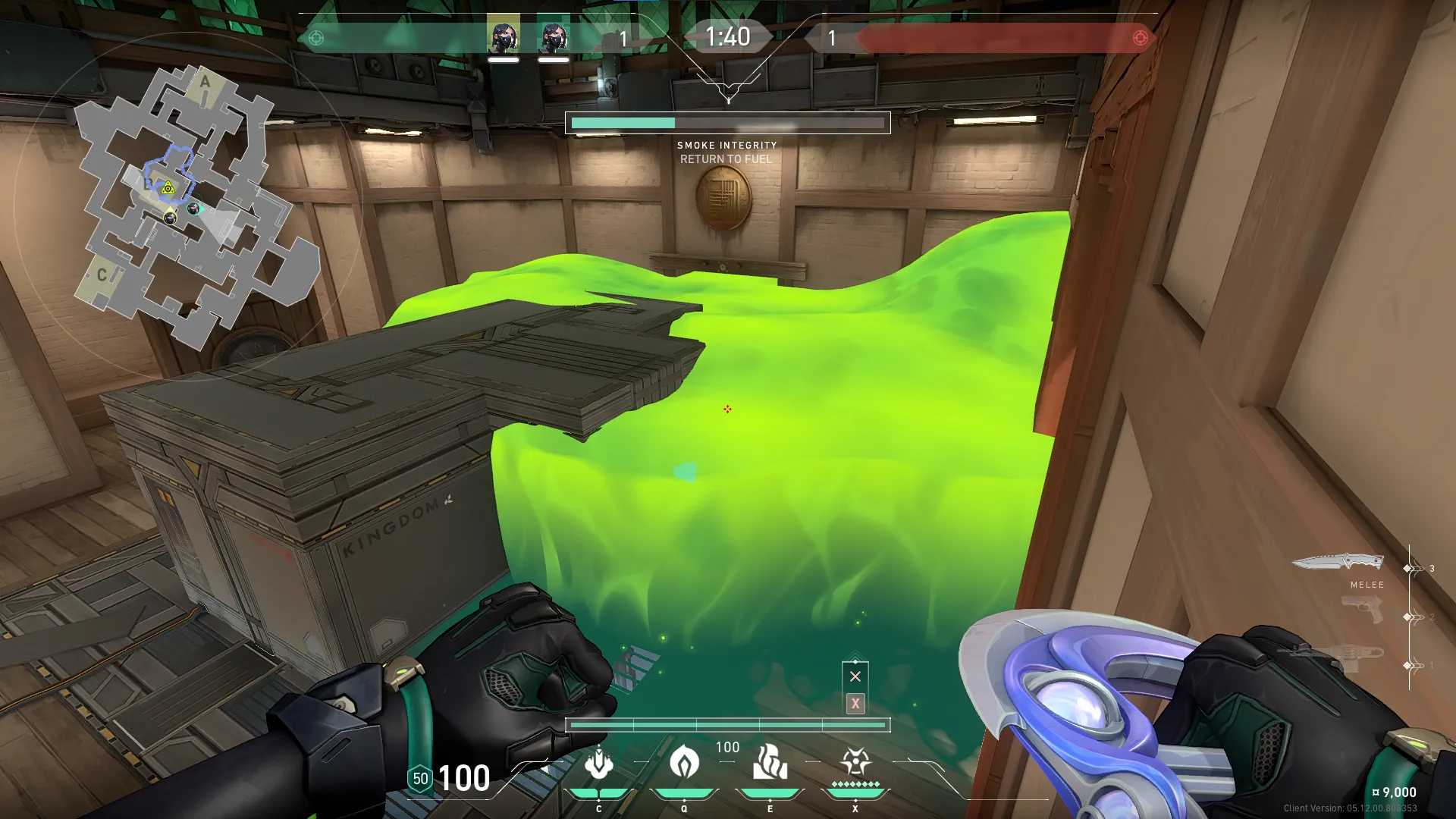Switch to the sidearm pistol slot
Image resolution: width=1456 pixels, height=819 pixels.
coord(1362,610)
